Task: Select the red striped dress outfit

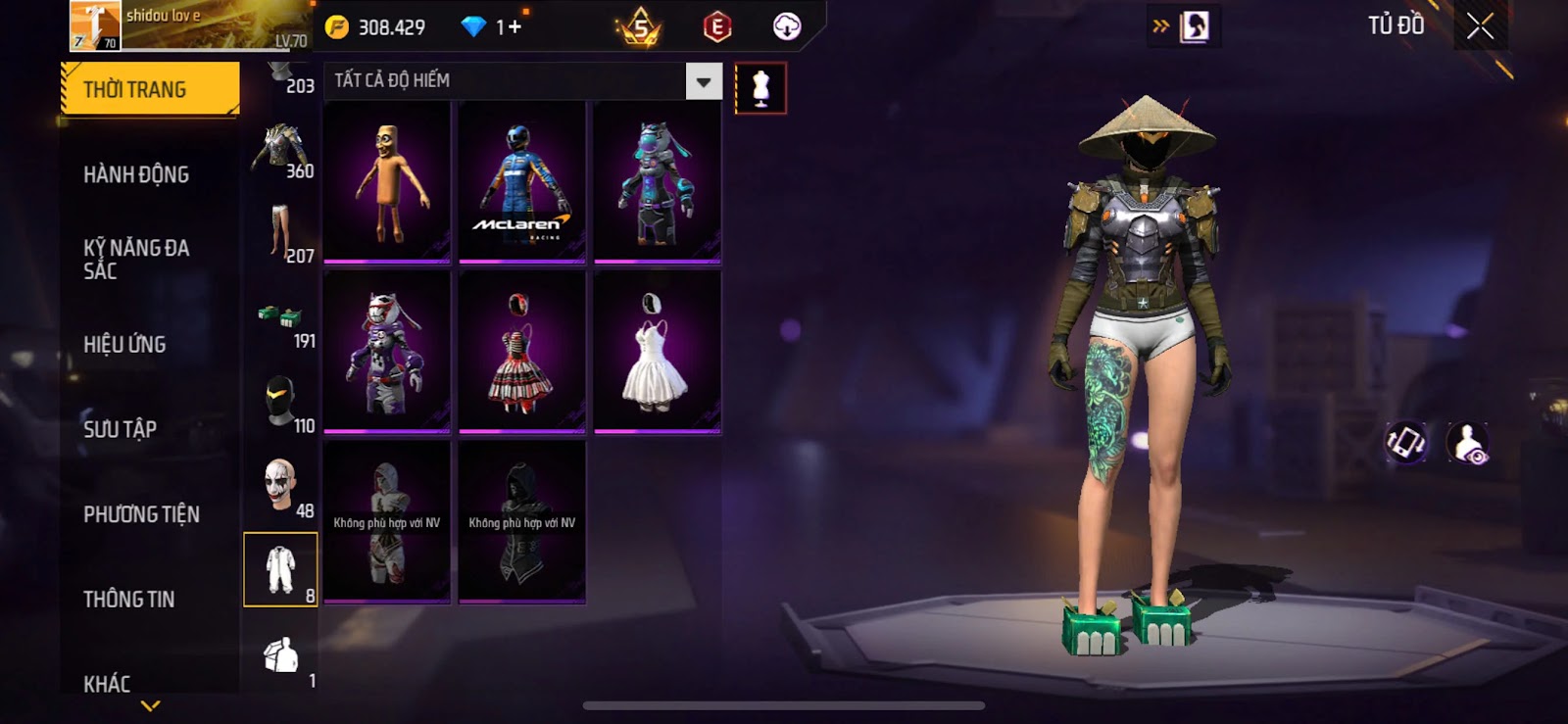Action: pos(521,352)
